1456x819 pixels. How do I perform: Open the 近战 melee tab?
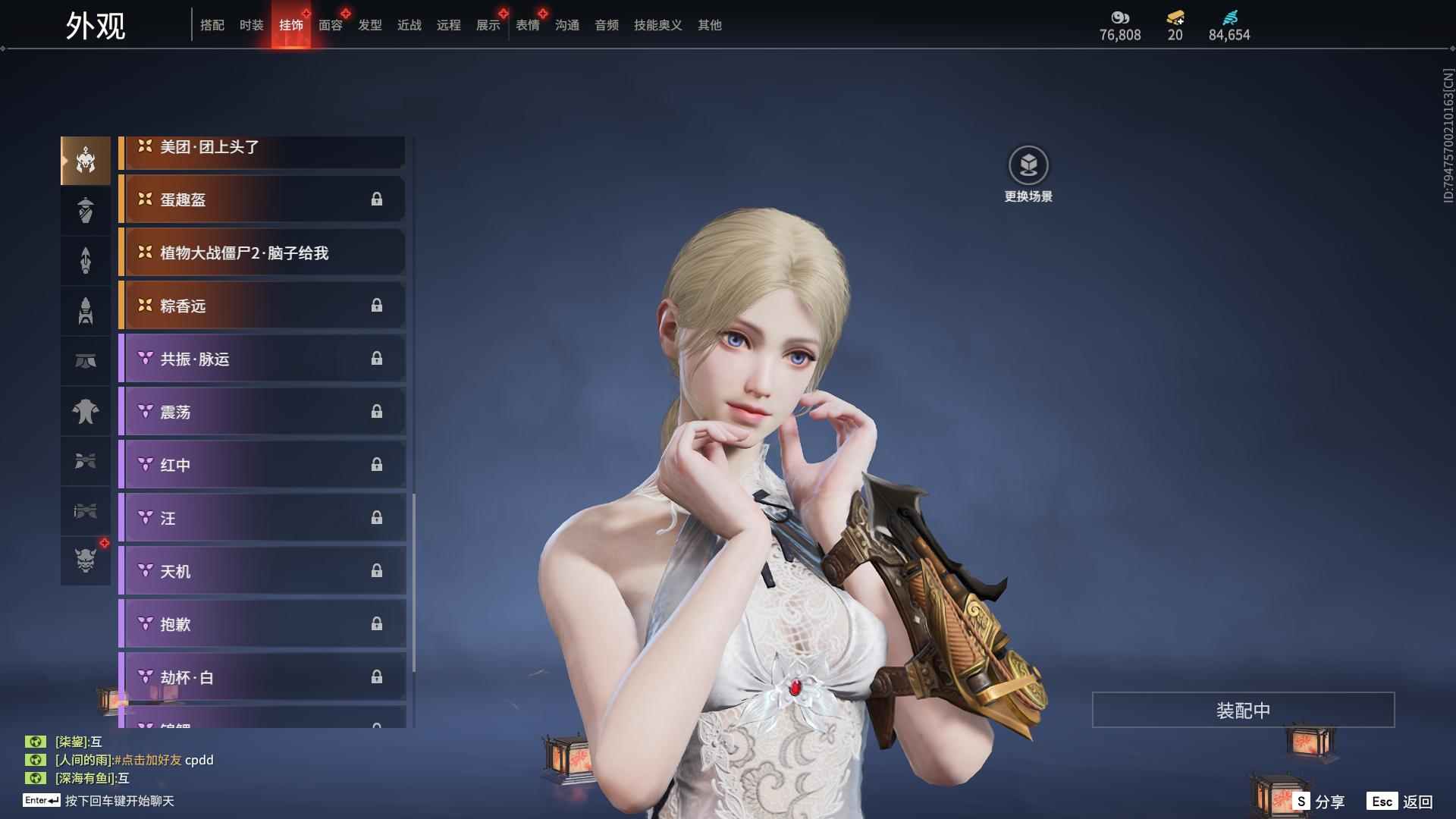point(409,25)
